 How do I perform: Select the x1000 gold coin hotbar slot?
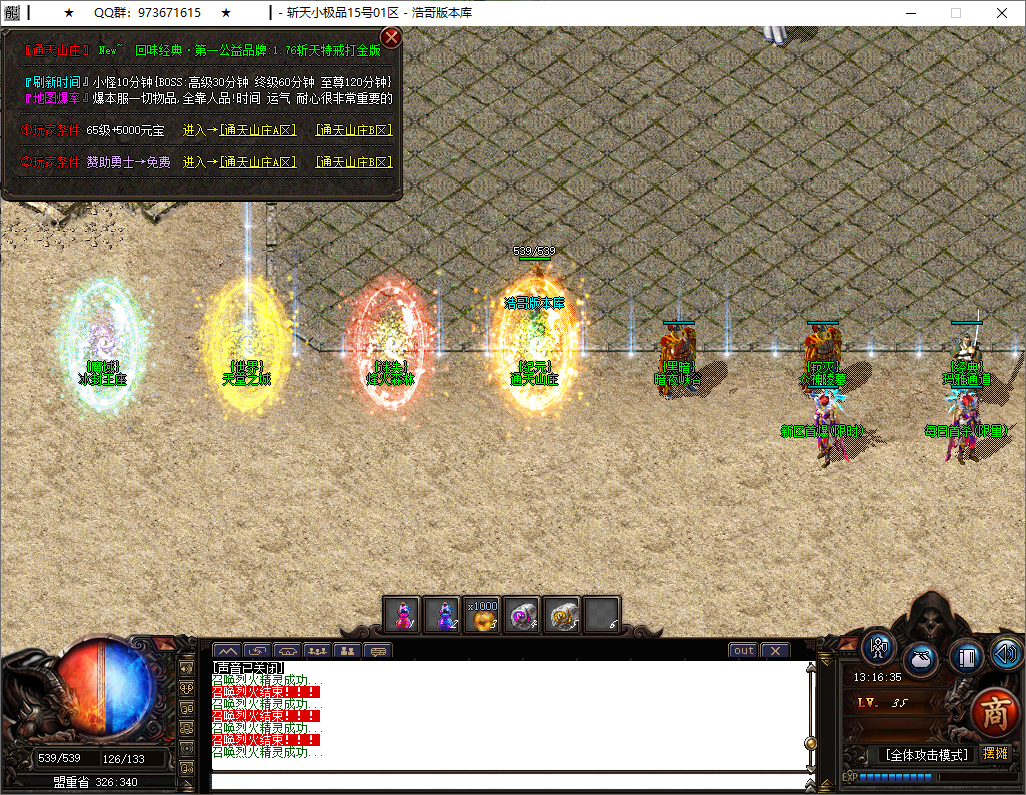(482, 614)
